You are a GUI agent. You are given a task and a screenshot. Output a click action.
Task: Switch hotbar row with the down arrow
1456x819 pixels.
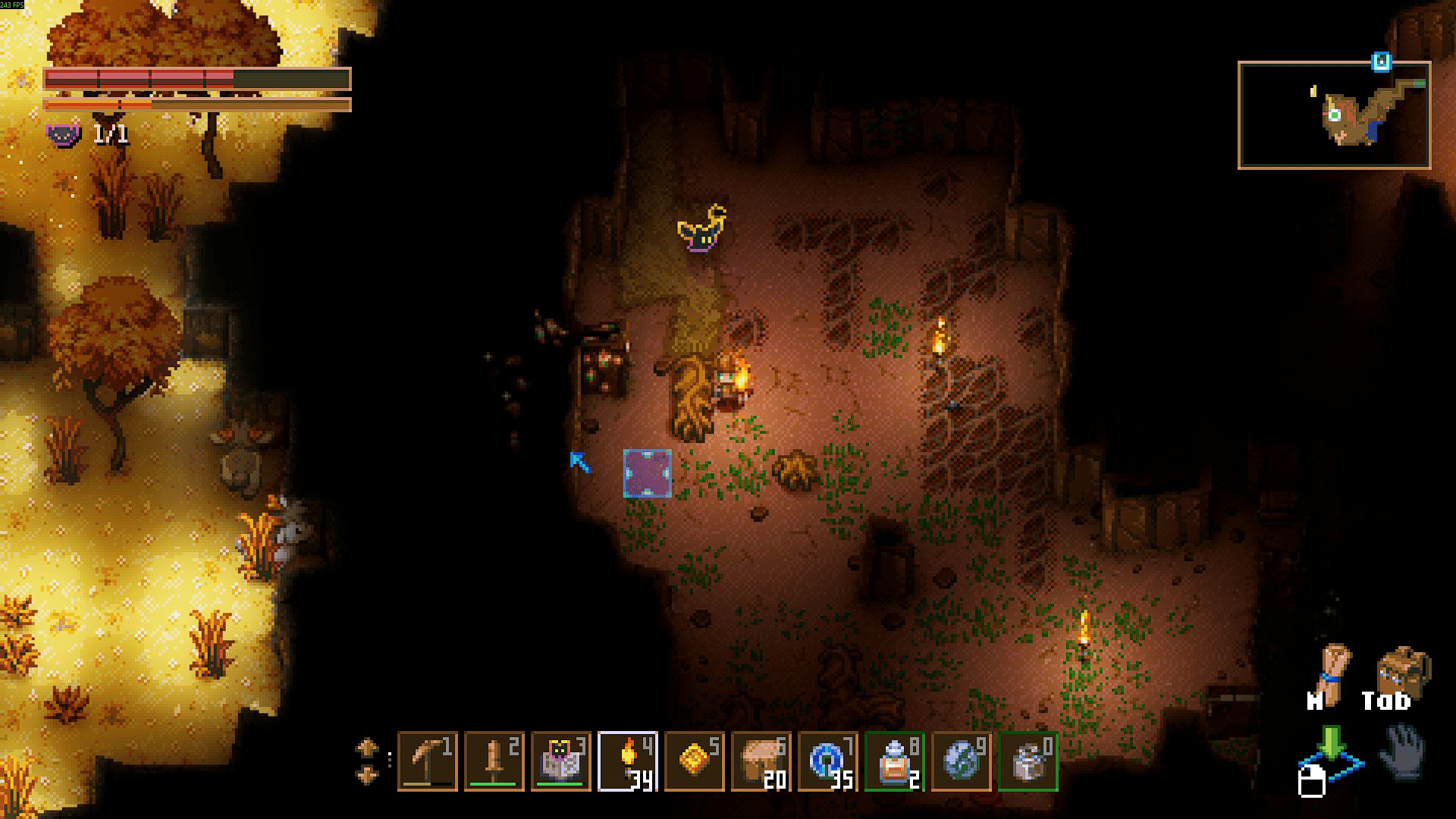[367, 775]
